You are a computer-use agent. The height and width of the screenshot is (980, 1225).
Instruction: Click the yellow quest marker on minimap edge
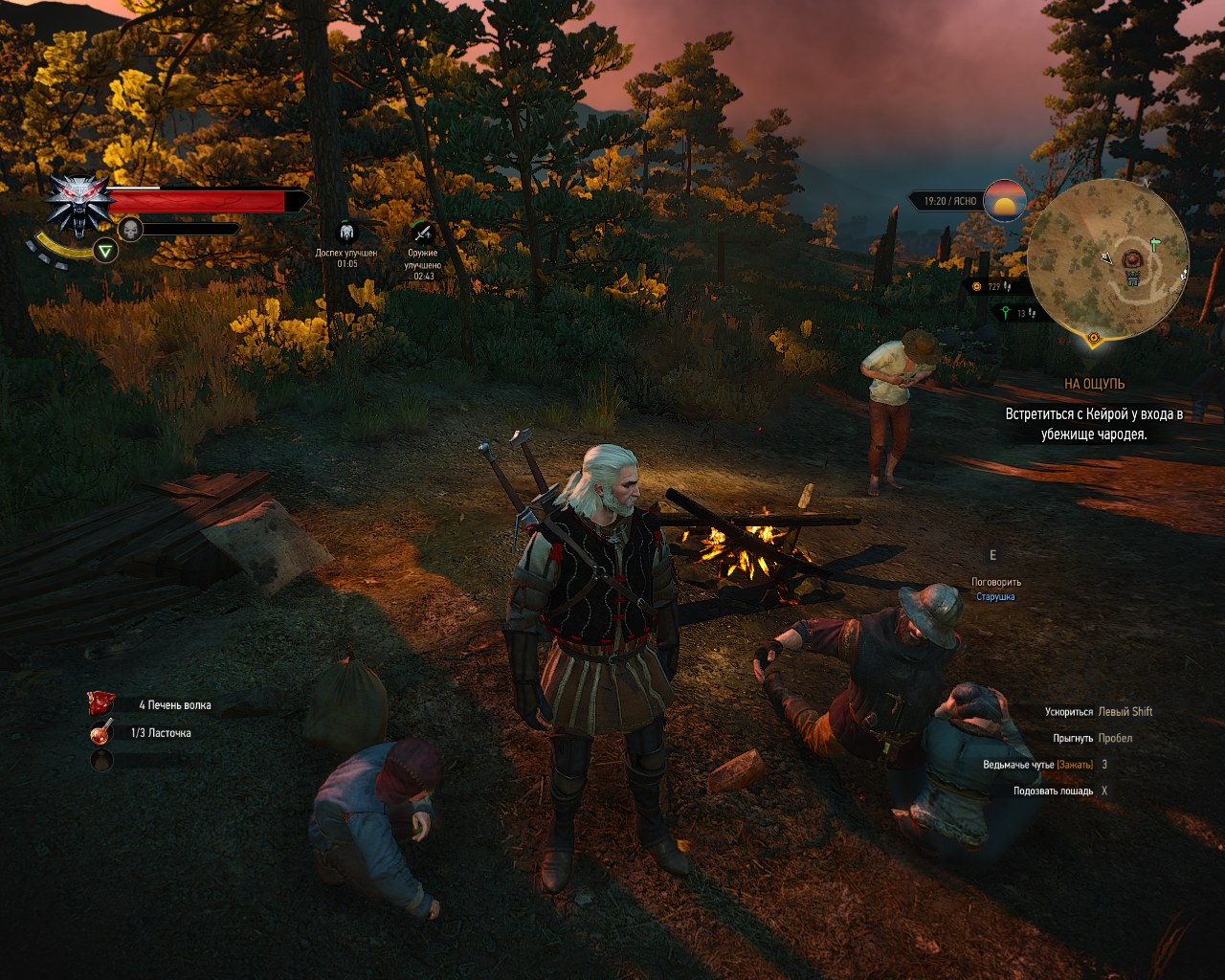pyautogui.click(x=1094, y=338)
